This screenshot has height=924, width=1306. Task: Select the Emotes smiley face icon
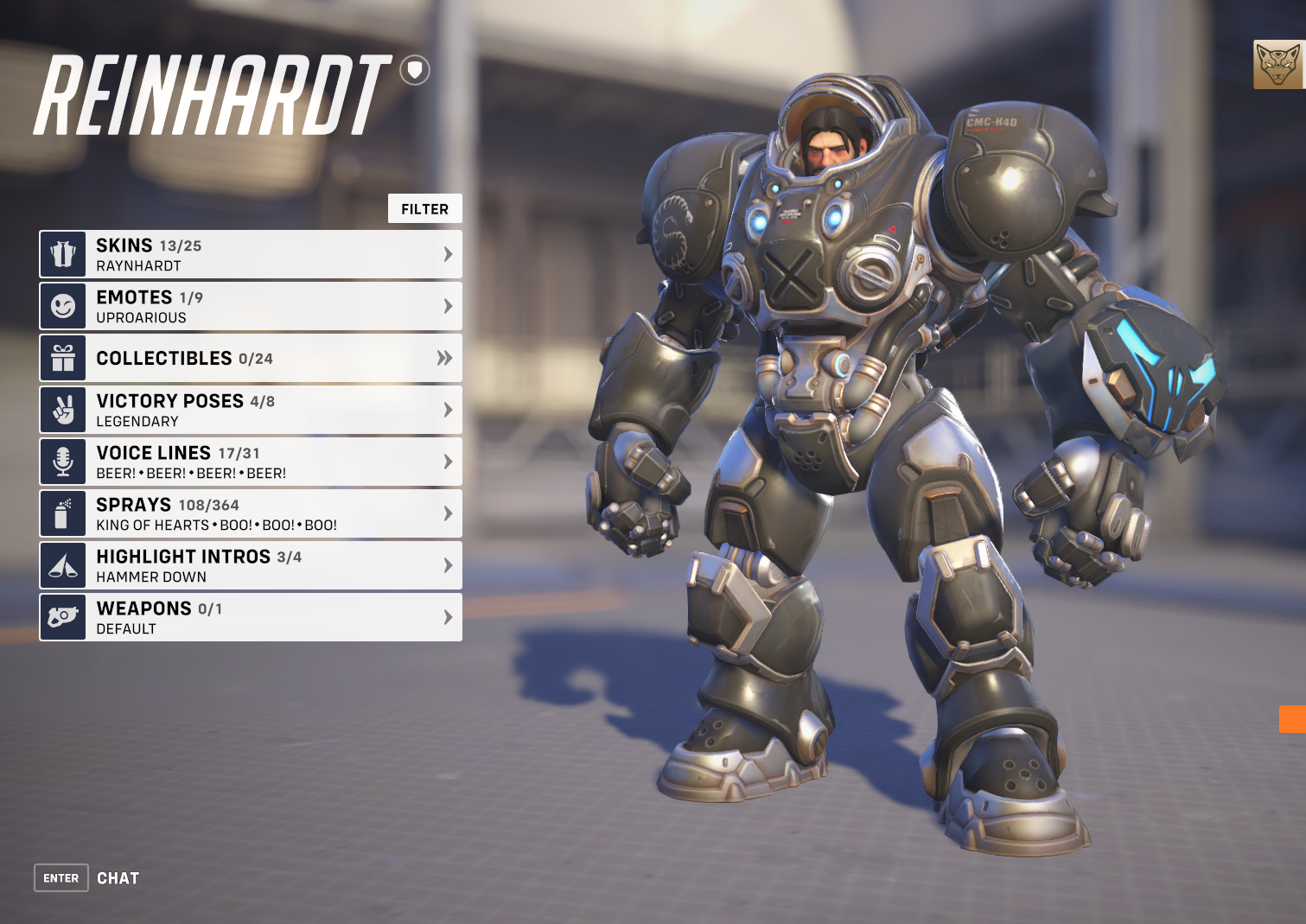[x=63, y=306]
